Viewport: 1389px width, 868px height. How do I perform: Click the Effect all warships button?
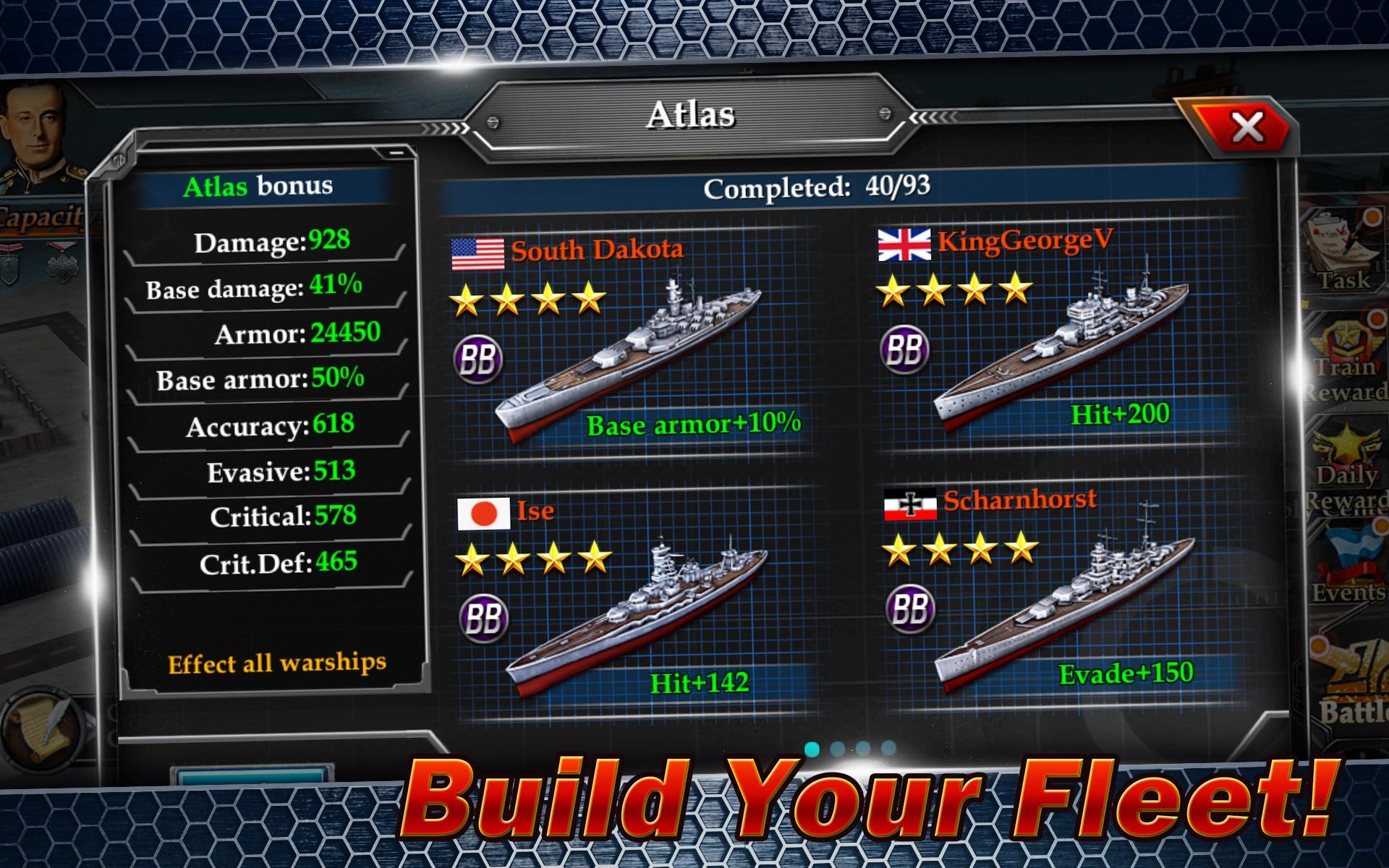(277, 662)
